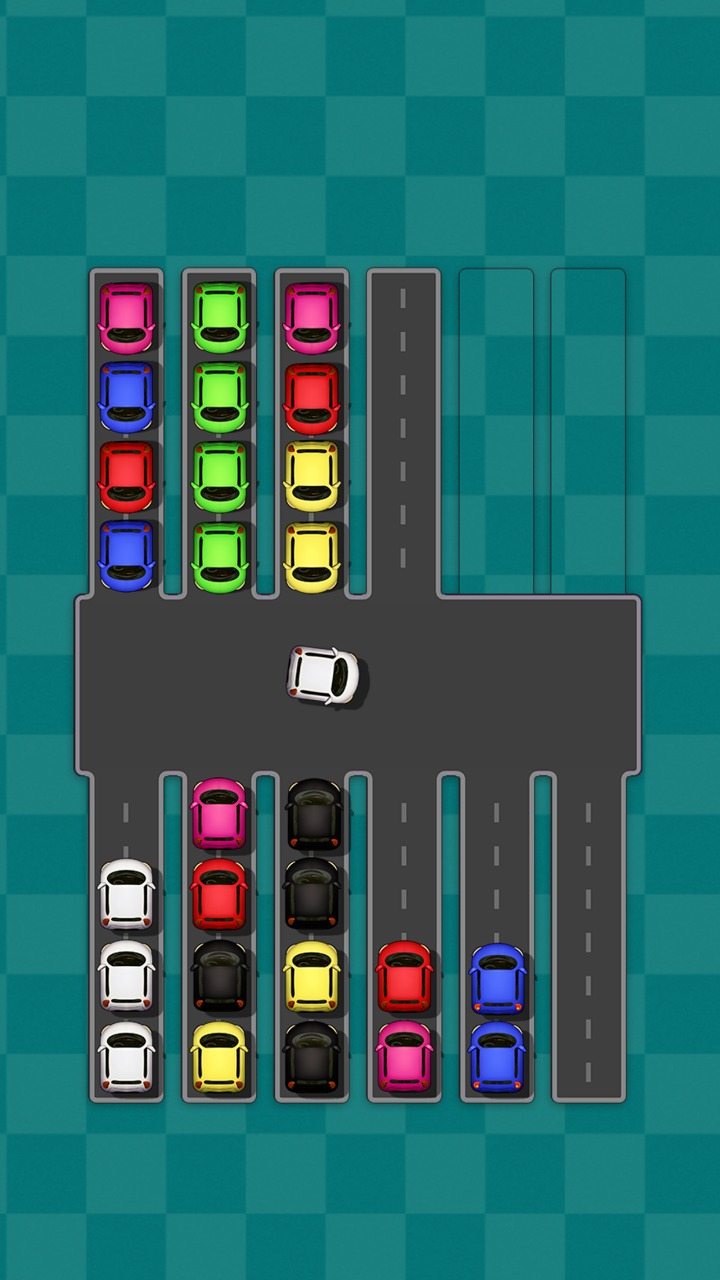
Task: Select the lane with two yellow cars
Action: (x=312, y=435)
